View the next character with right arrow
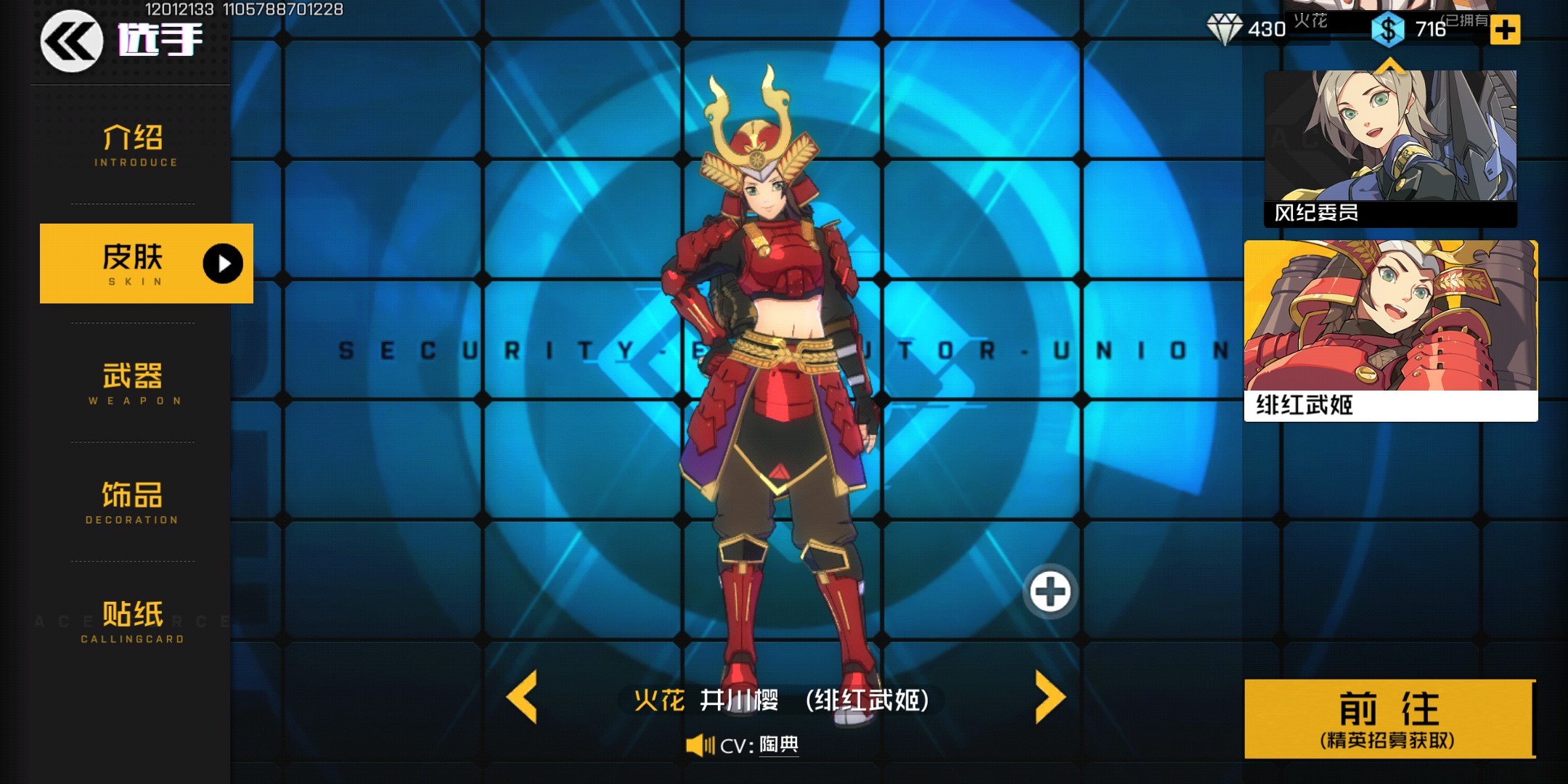 tap(1050, 697)
